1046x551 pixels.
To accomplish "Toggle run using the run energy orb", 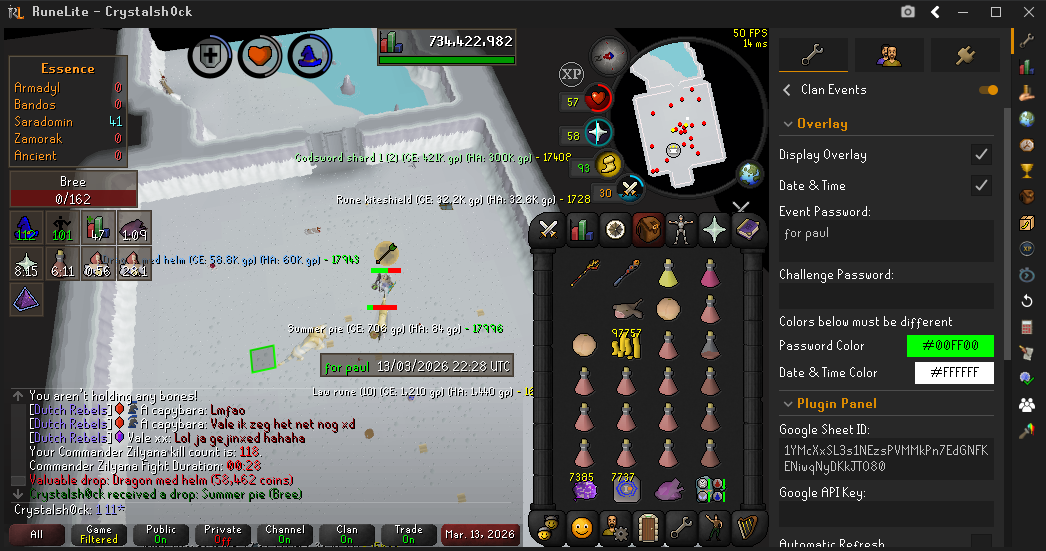I will [608, 164].
